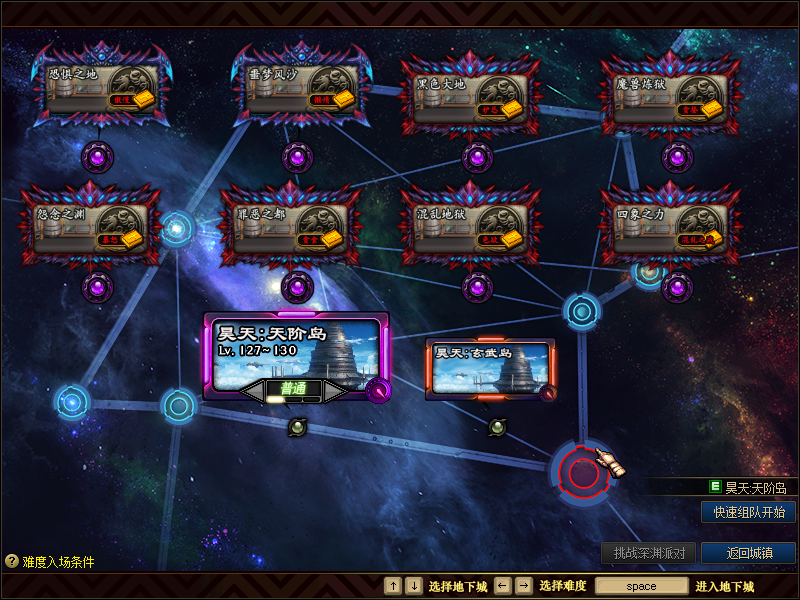Raise difficulty with the right arrow beside 普通
The image size is (800, 600).
point(335,389)
